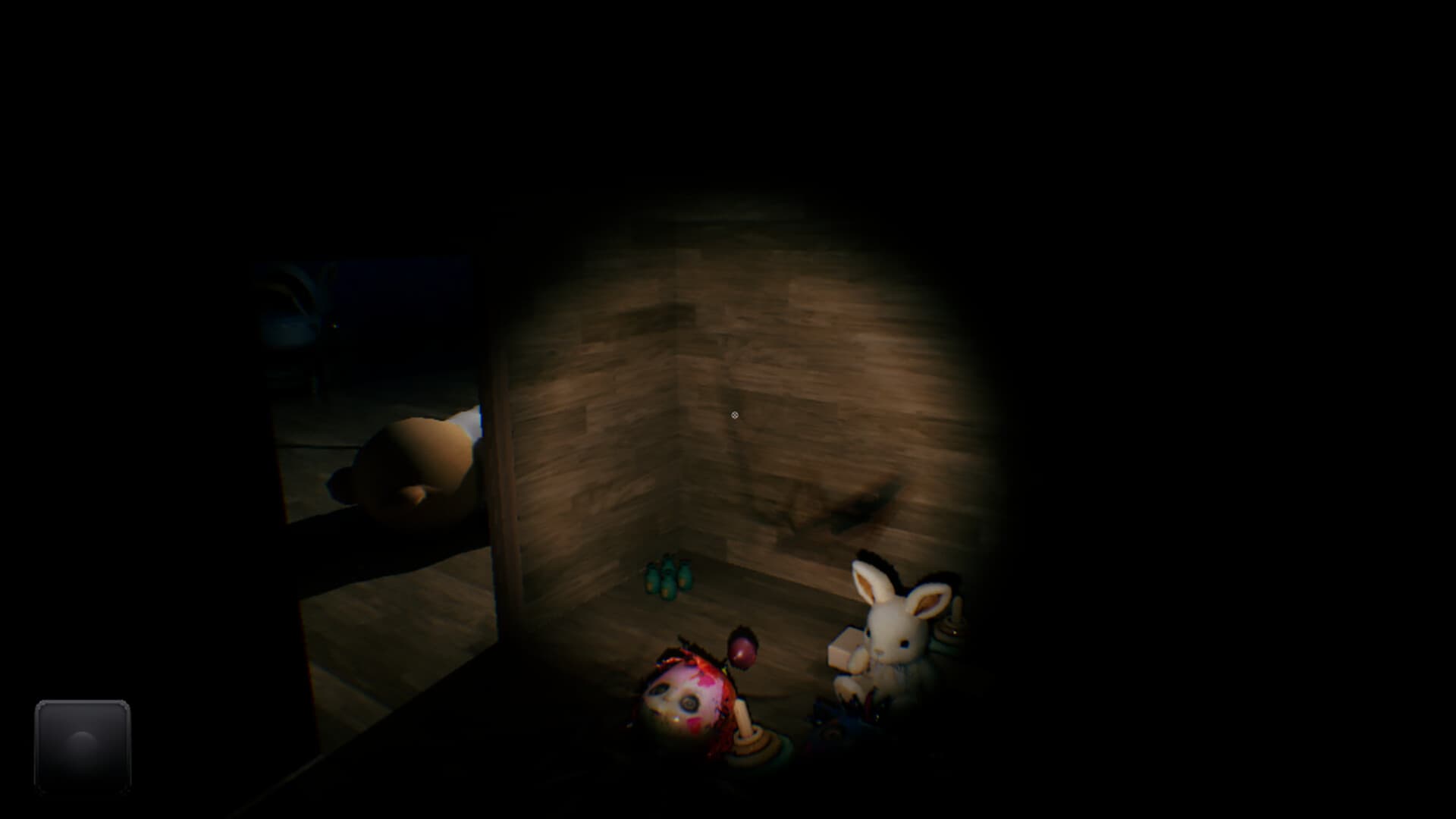
Task: Click the crosshair reticle at screen center
Action: [733, 414]
